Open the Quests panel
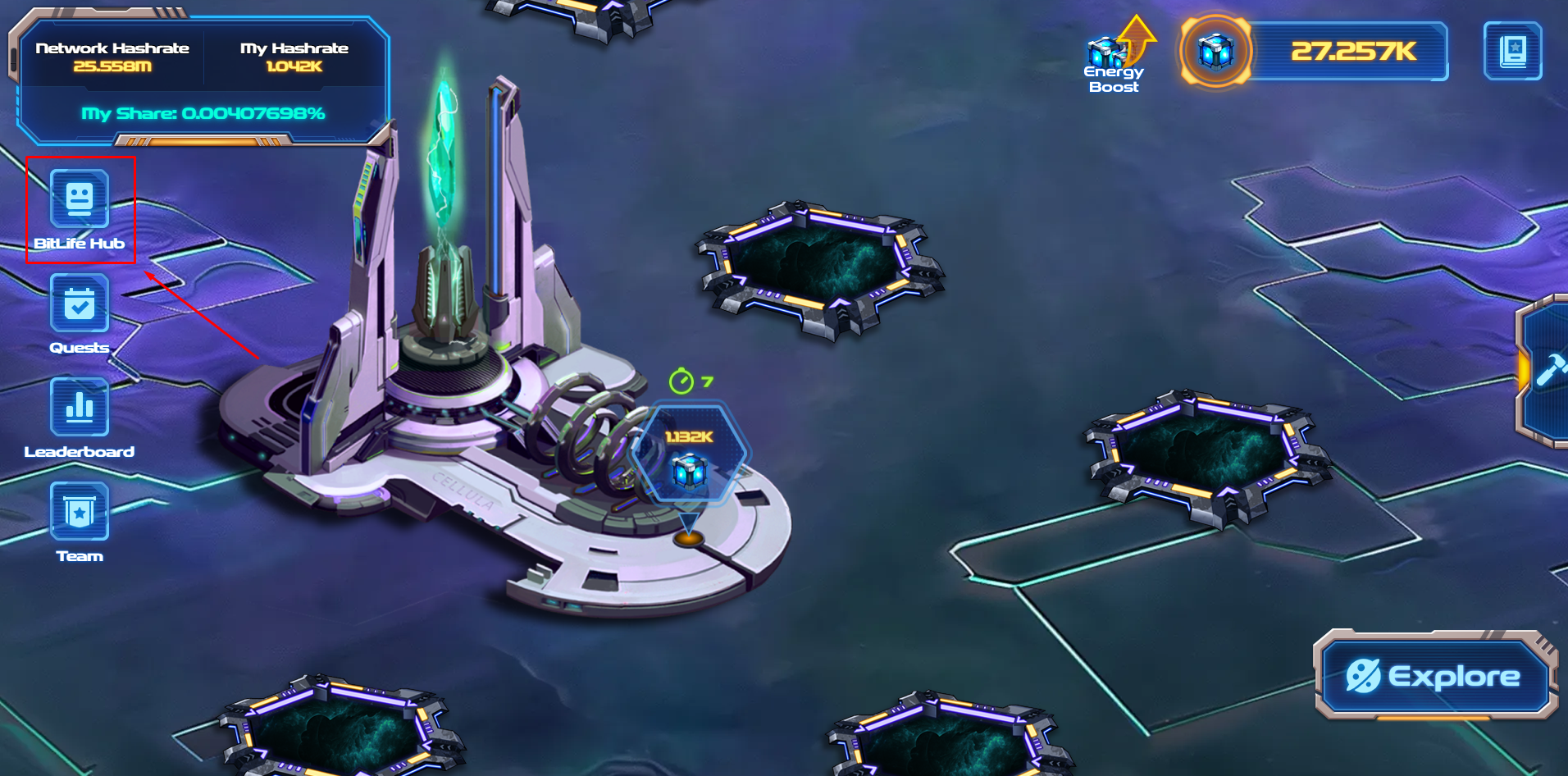 80,303
